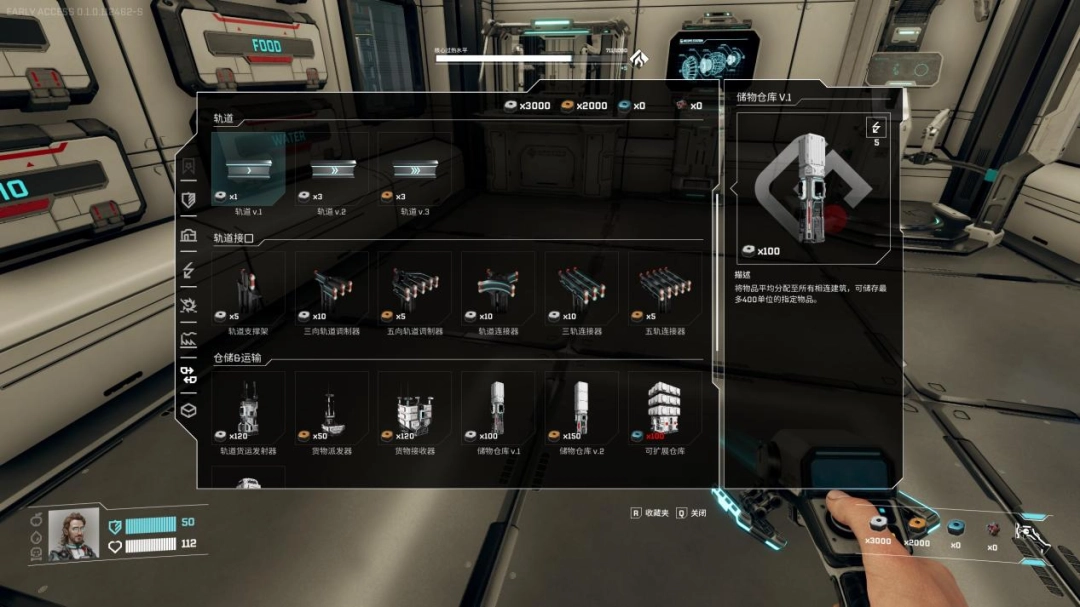Choose the 储物仓库 v.2 storage item
The width and height of the screenshot is (1080, 607).
click(x=581, y=410)
